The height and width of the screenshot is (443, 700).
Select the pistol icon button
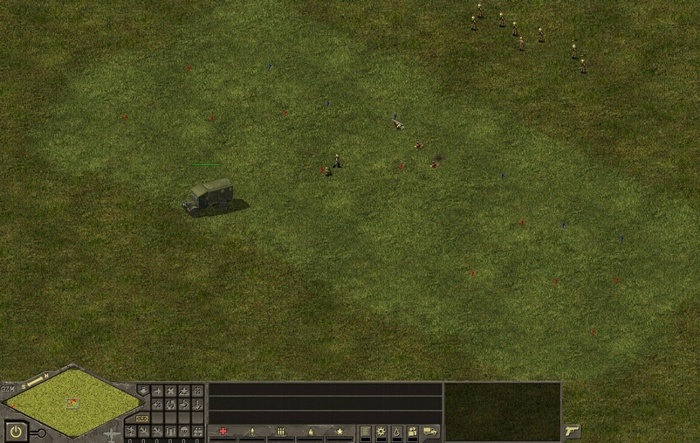(572, 431)
